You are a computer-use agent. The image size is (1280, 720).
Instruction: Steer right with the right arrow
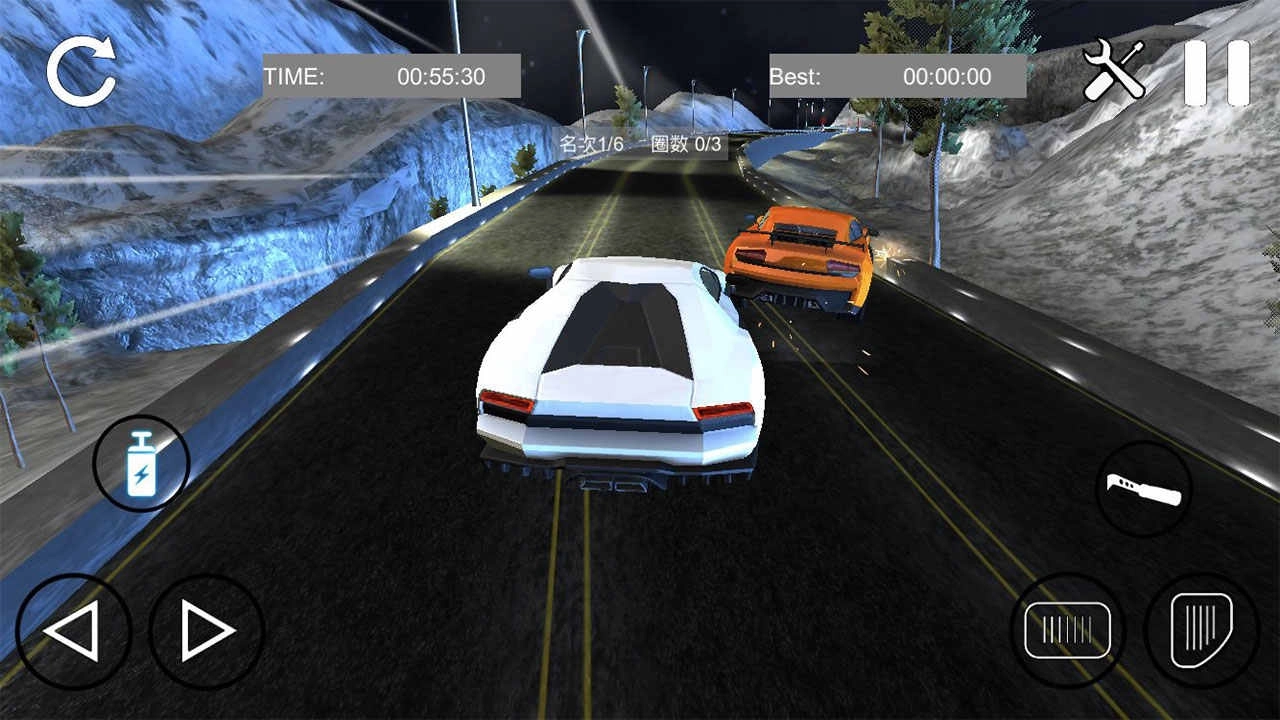click(x=207, y=631)
